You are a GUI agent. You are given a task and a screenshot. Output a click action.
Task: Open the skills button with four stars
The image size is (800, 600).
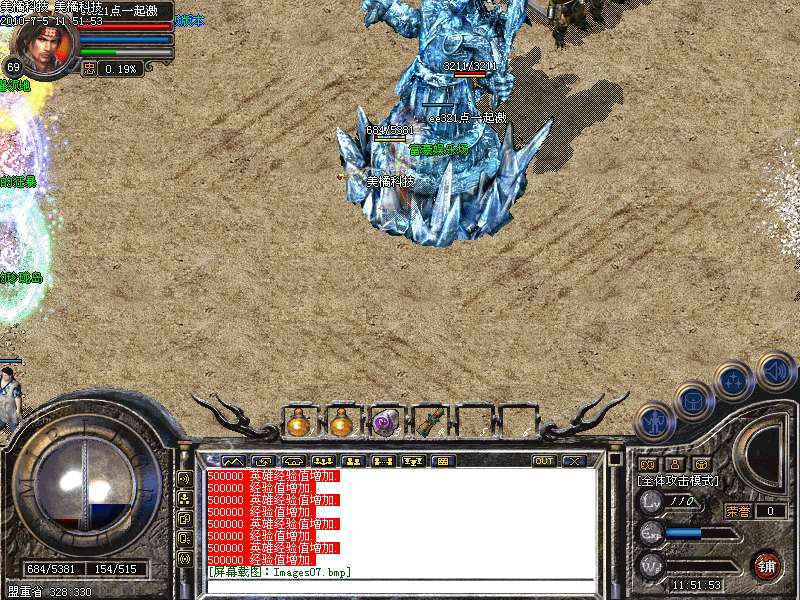(x=735, y=381)
